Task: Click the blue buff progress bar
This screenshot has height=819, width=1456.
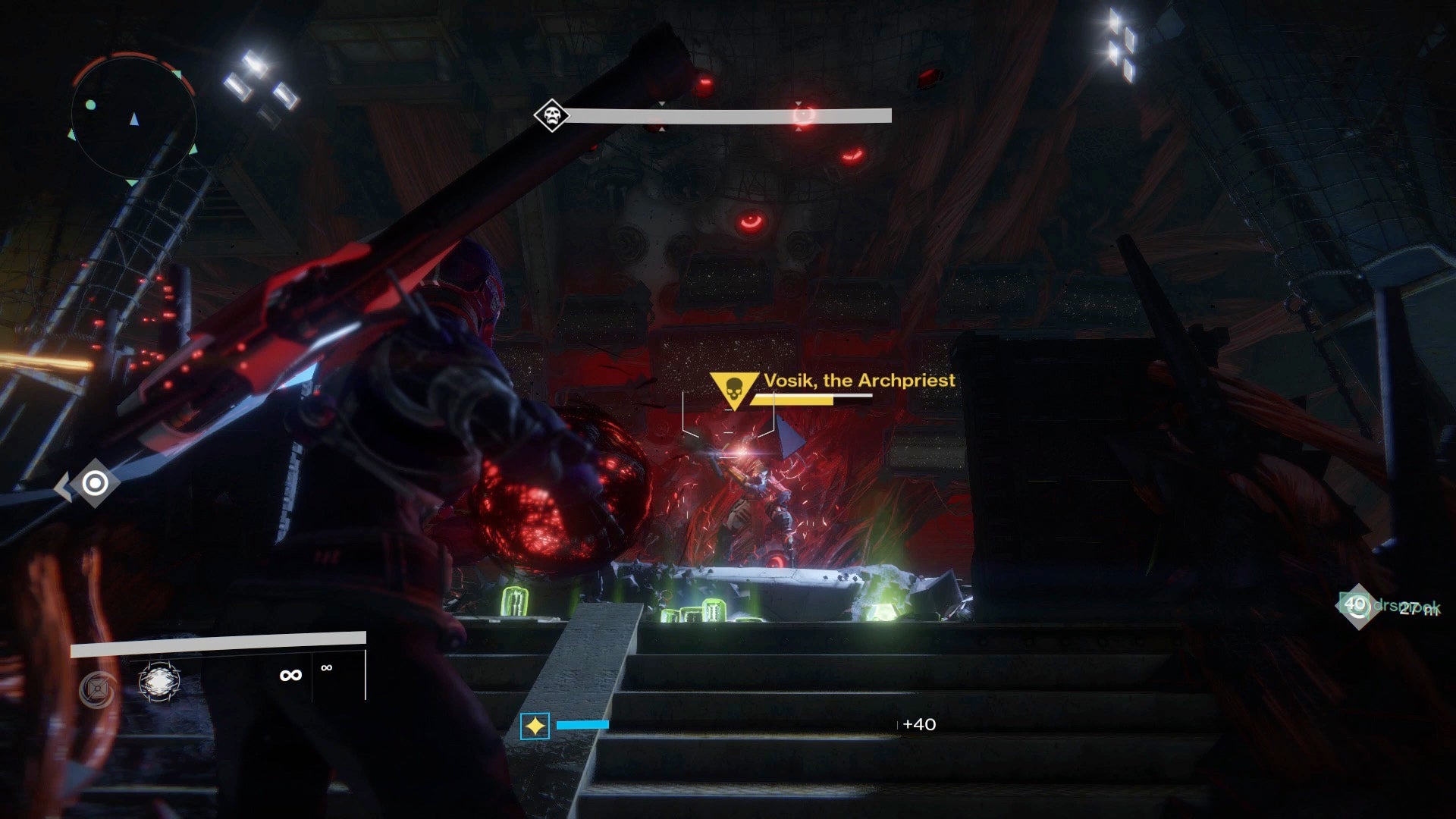Action: (x=584, y=725)
